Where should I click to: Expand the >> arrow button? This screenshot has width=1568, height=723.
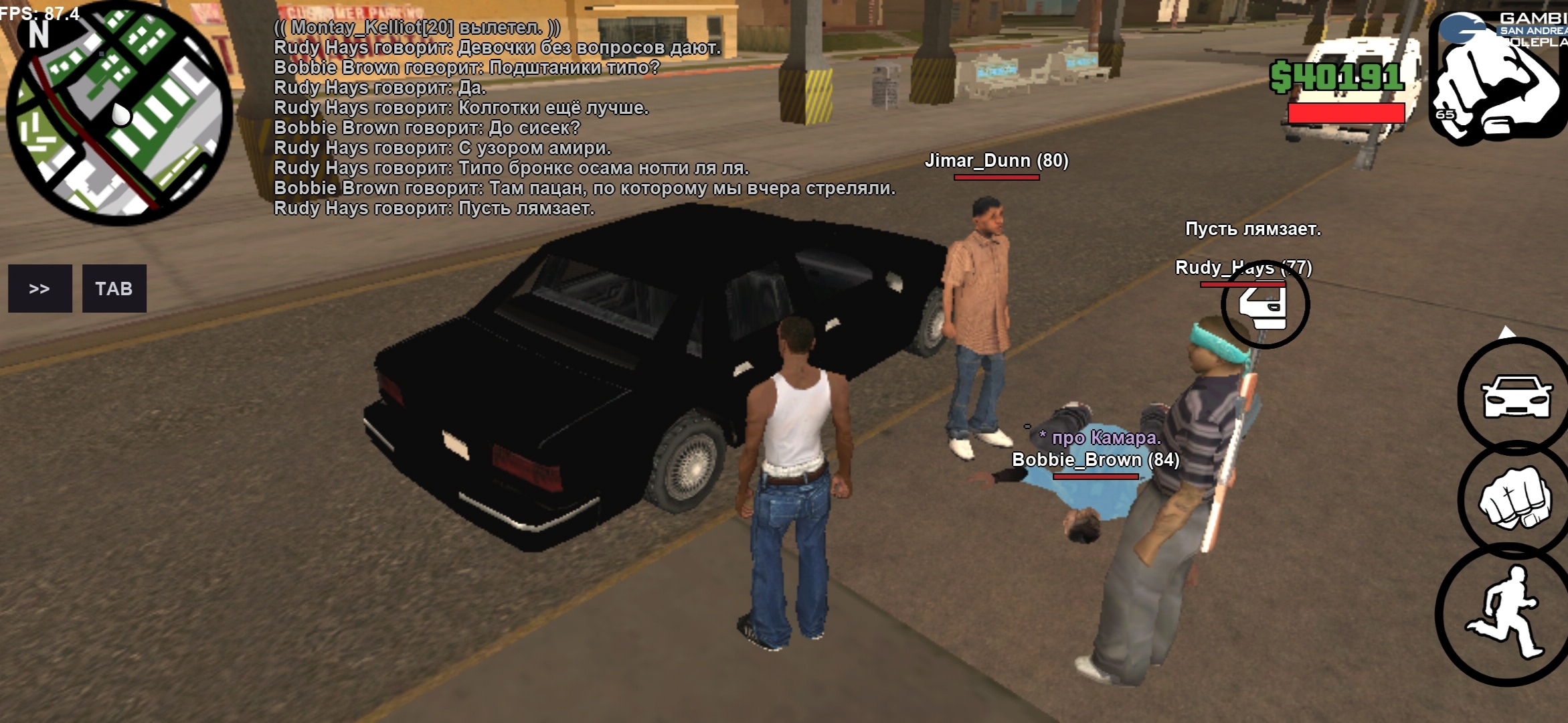[39, 289]
